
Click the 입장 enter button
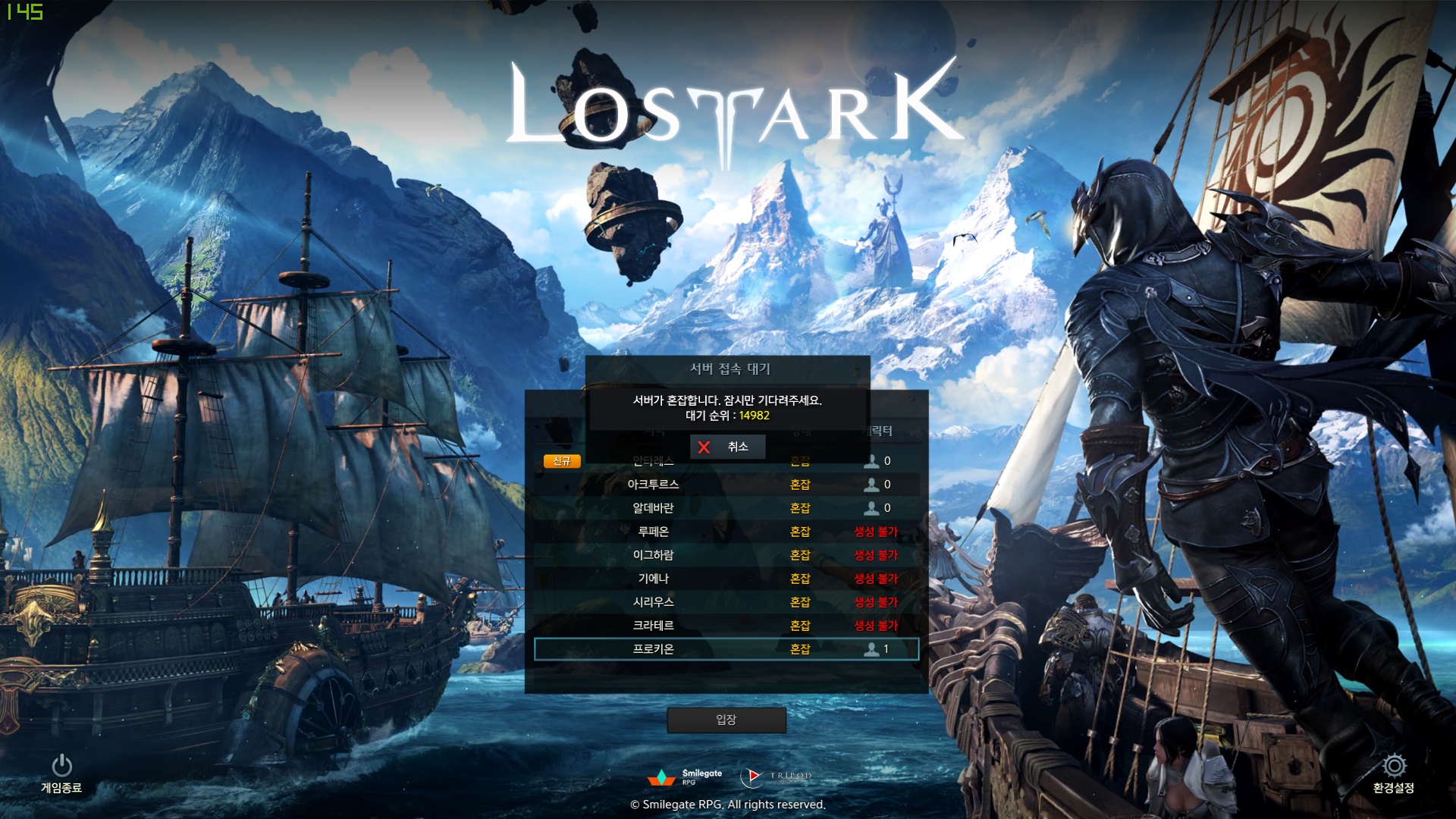pyautogui.click(x=726, y=720)
